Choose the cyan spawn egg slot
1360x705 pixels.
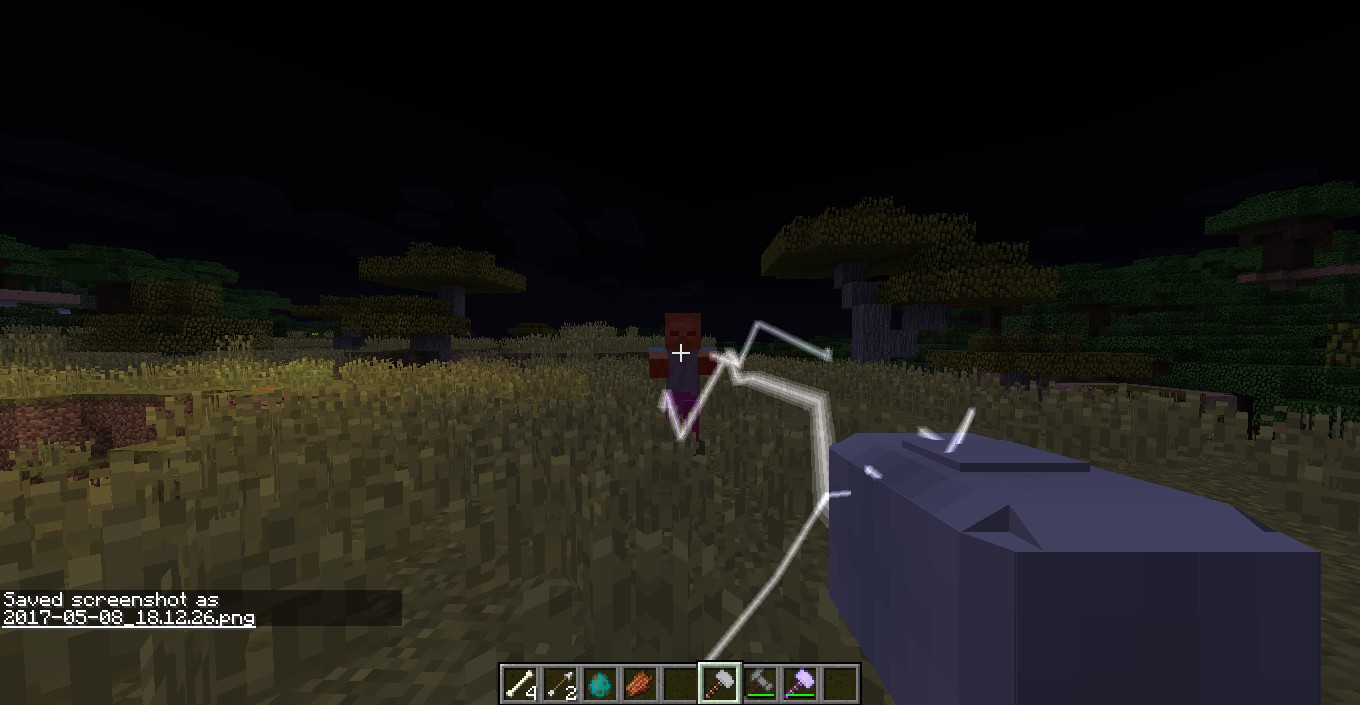pyautogui.click(x=600, y=684)
